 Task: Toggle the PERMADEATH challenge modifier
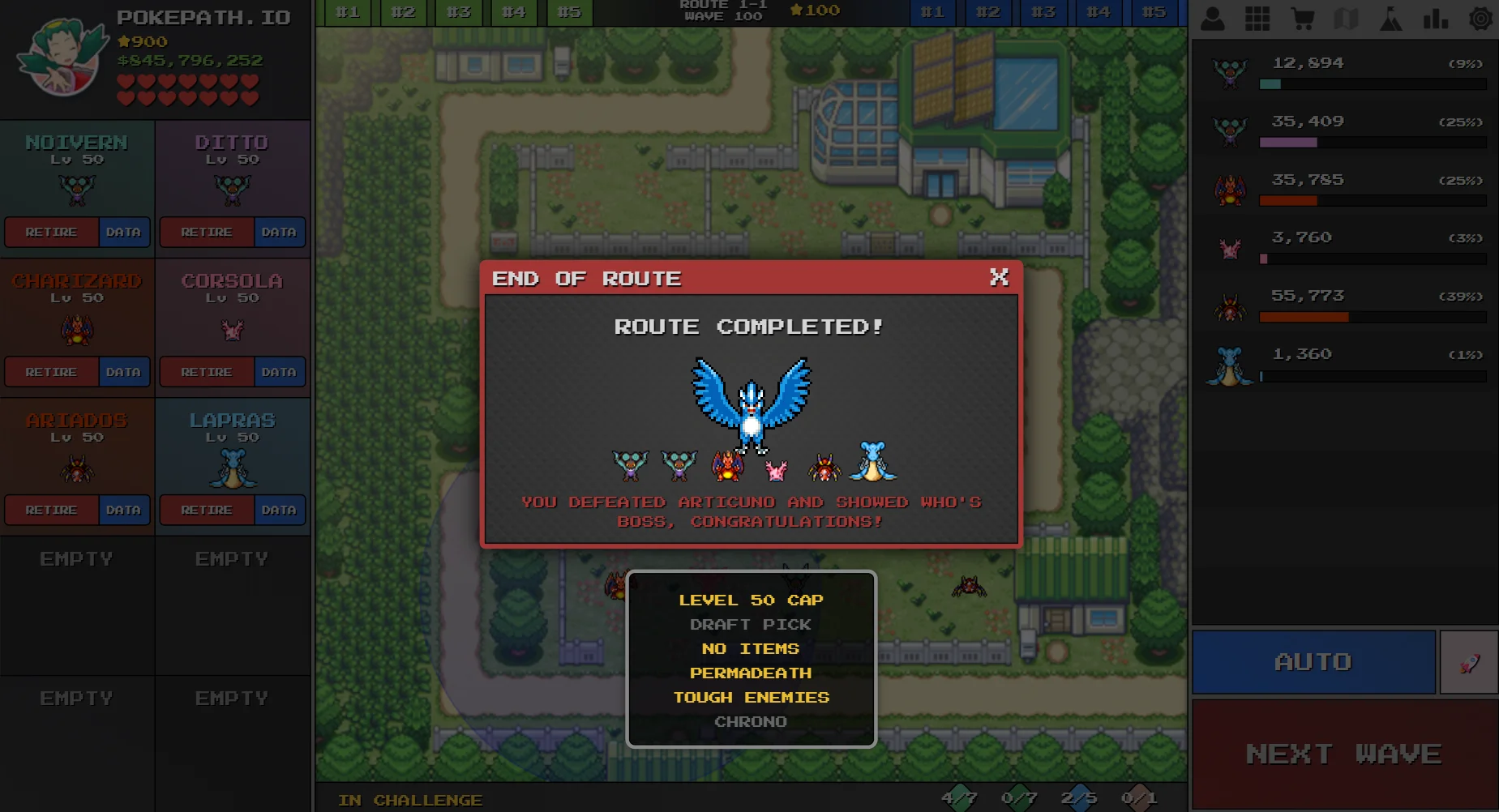[750, 673]
